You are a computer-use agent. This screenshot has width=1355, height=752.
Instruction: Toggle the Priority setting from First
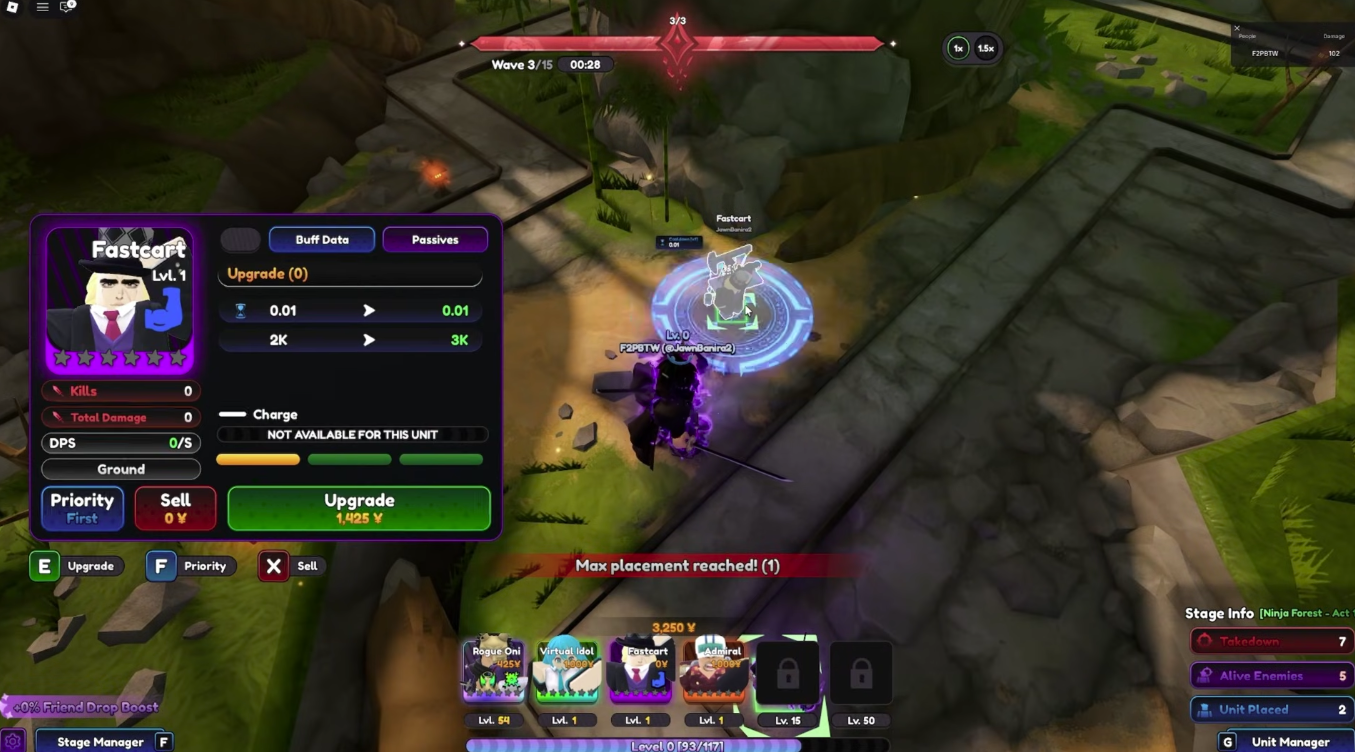coord(81,507)
